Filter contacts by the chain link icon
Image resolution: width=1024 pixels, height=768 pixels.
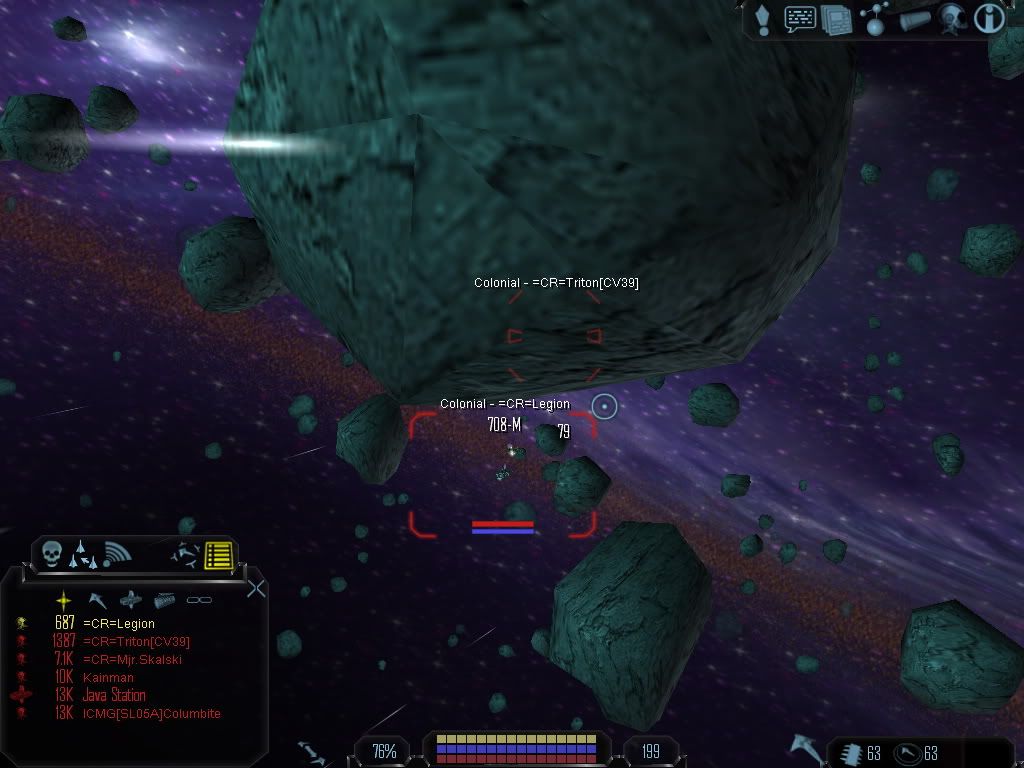[x=200, y=600]
